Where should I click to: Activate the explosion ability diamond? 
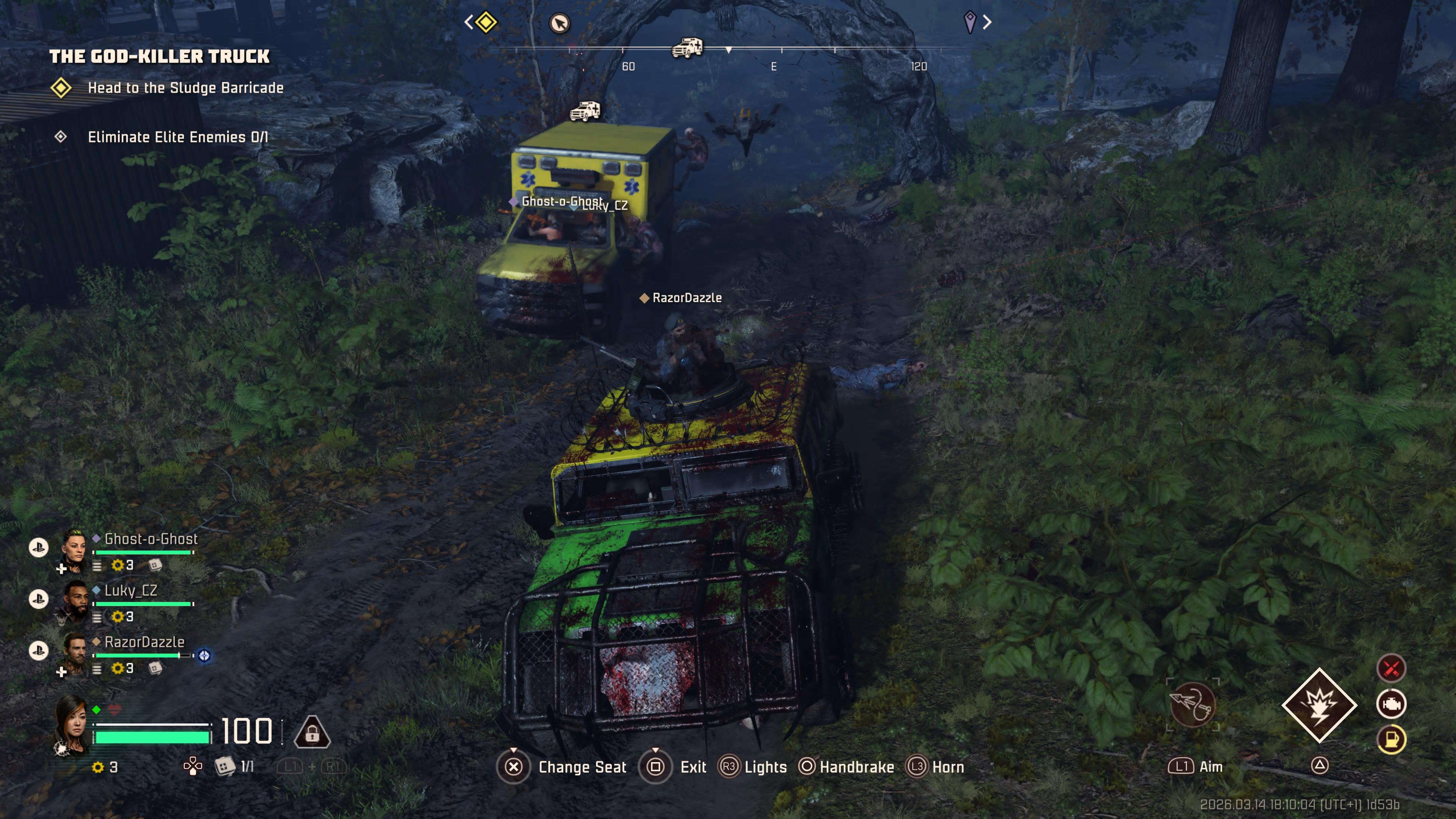(x=1319, y=705)
